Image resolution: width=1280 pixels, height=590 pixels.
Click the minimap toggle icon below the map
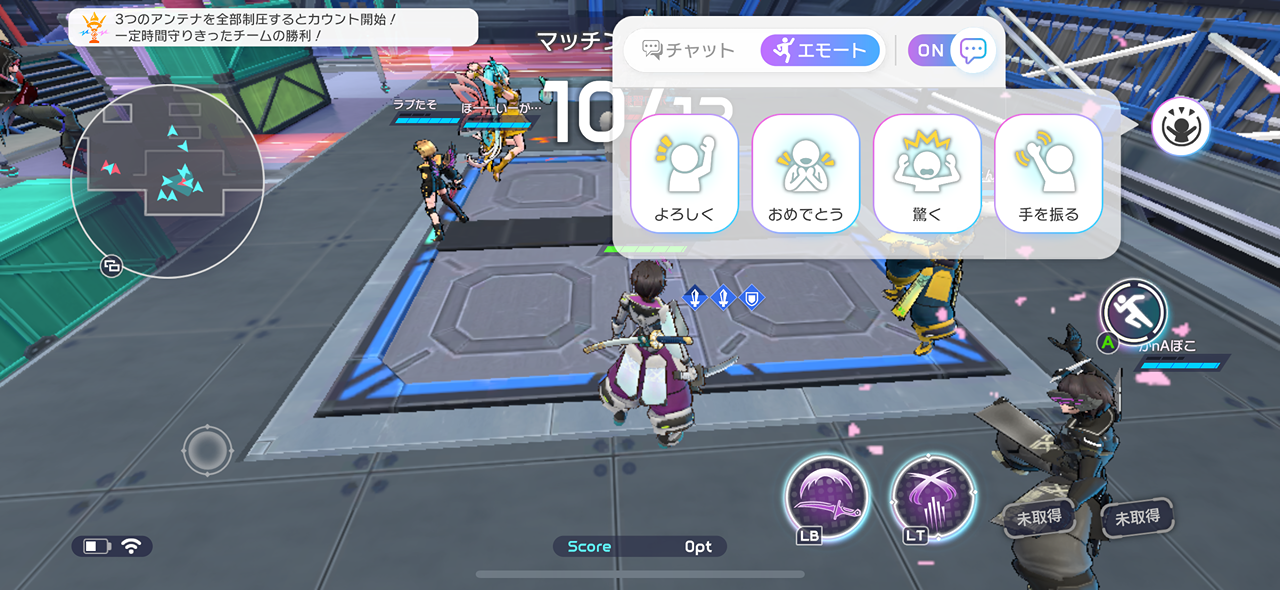point(111,266)
